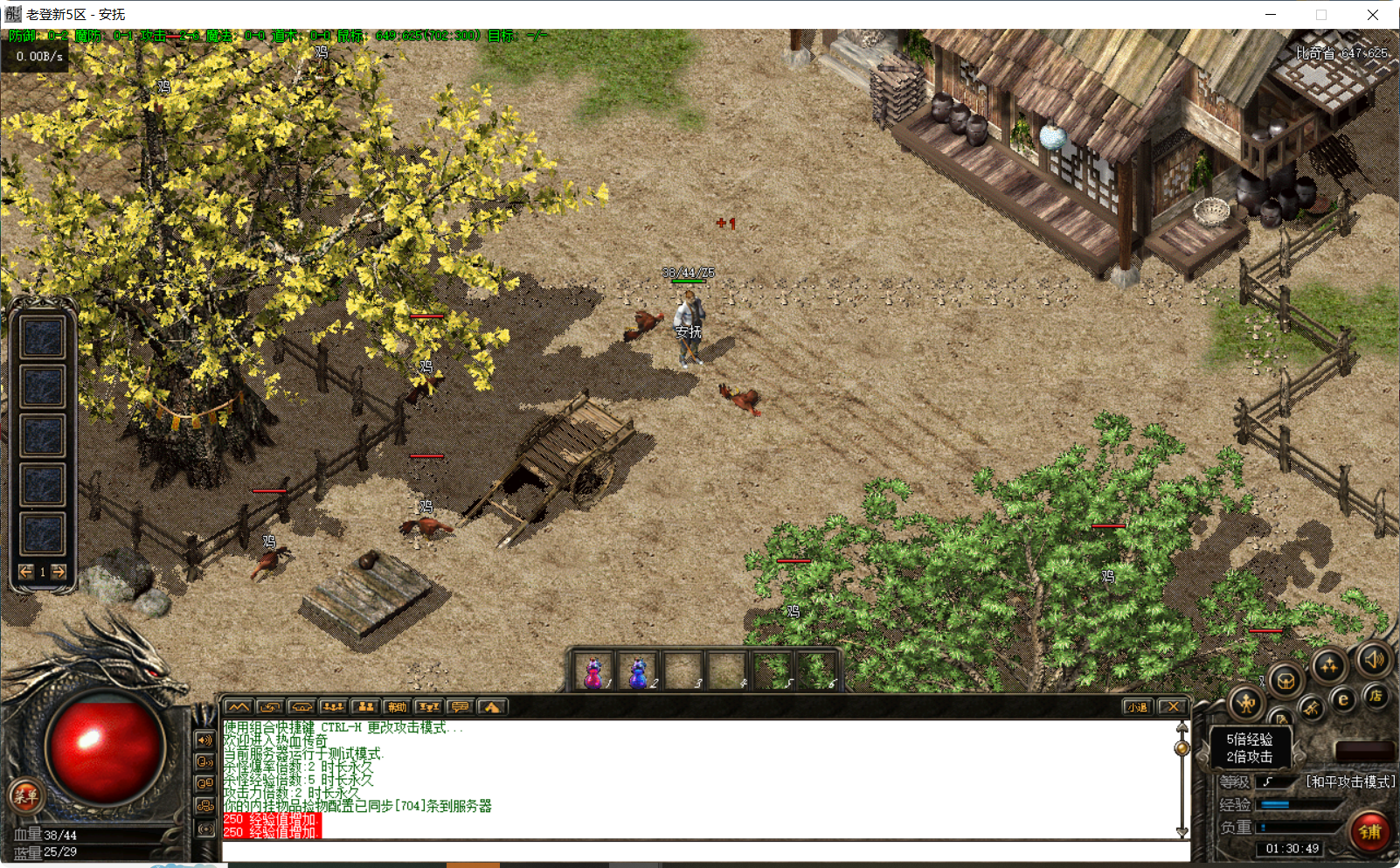Click the speech bubble chat toolbar button
Image resolution: width=1400 pixels, height=868 pixels.
point(461,707)
